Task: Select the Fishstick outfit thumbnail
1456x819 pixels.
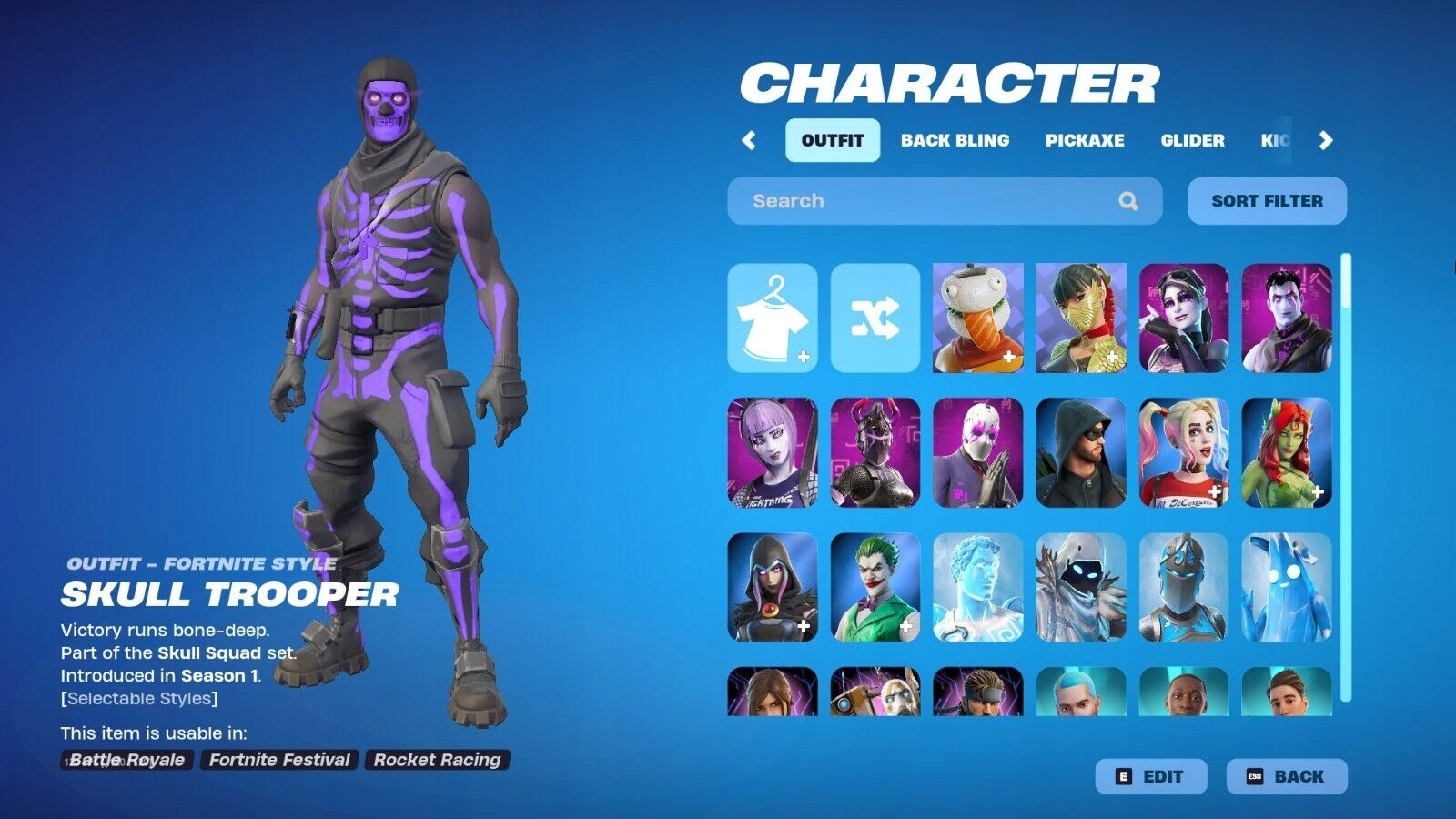Action: 978,318
